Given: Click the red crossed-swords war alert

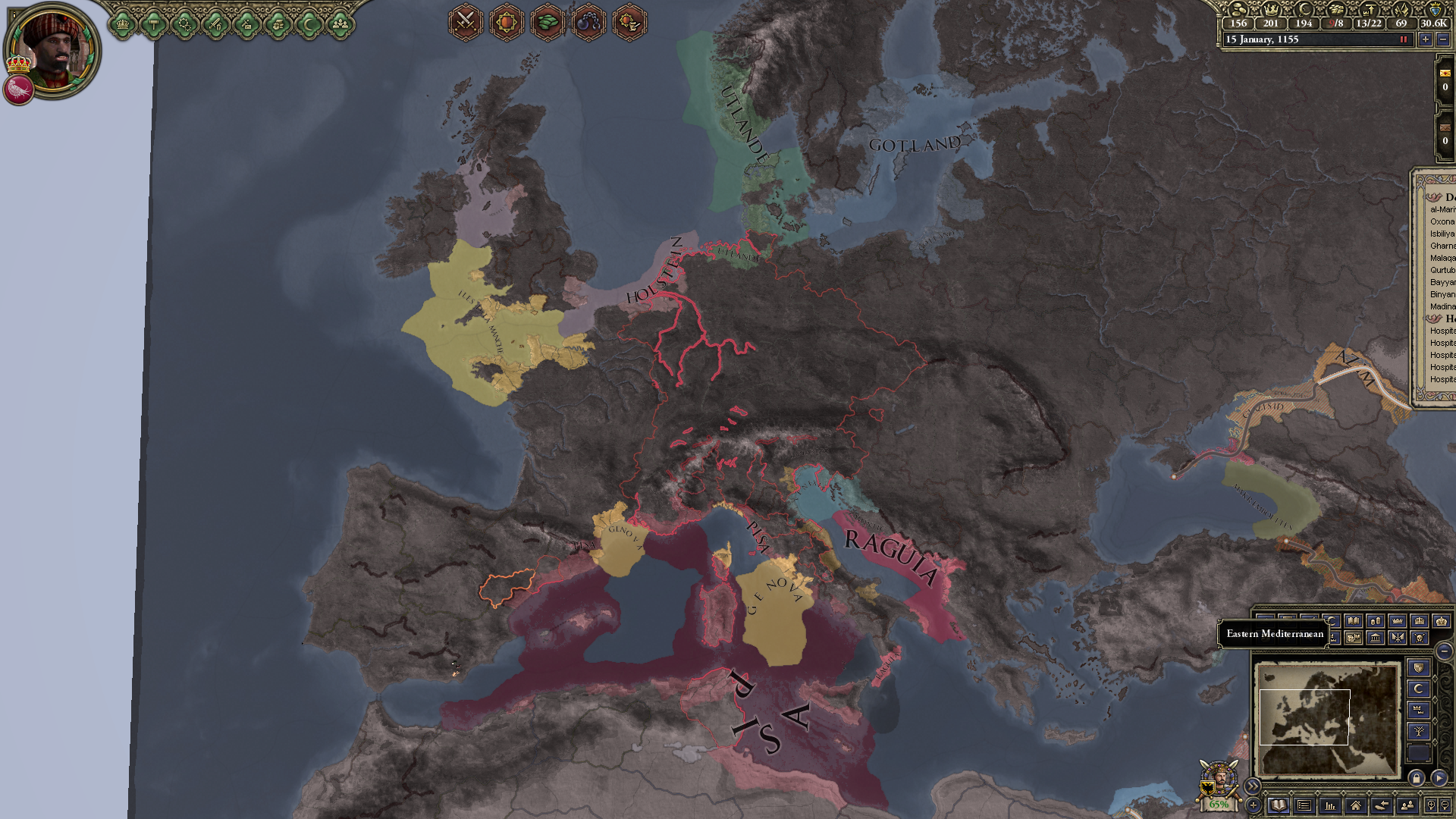Looking at the screenshot, I should (466, 23).
